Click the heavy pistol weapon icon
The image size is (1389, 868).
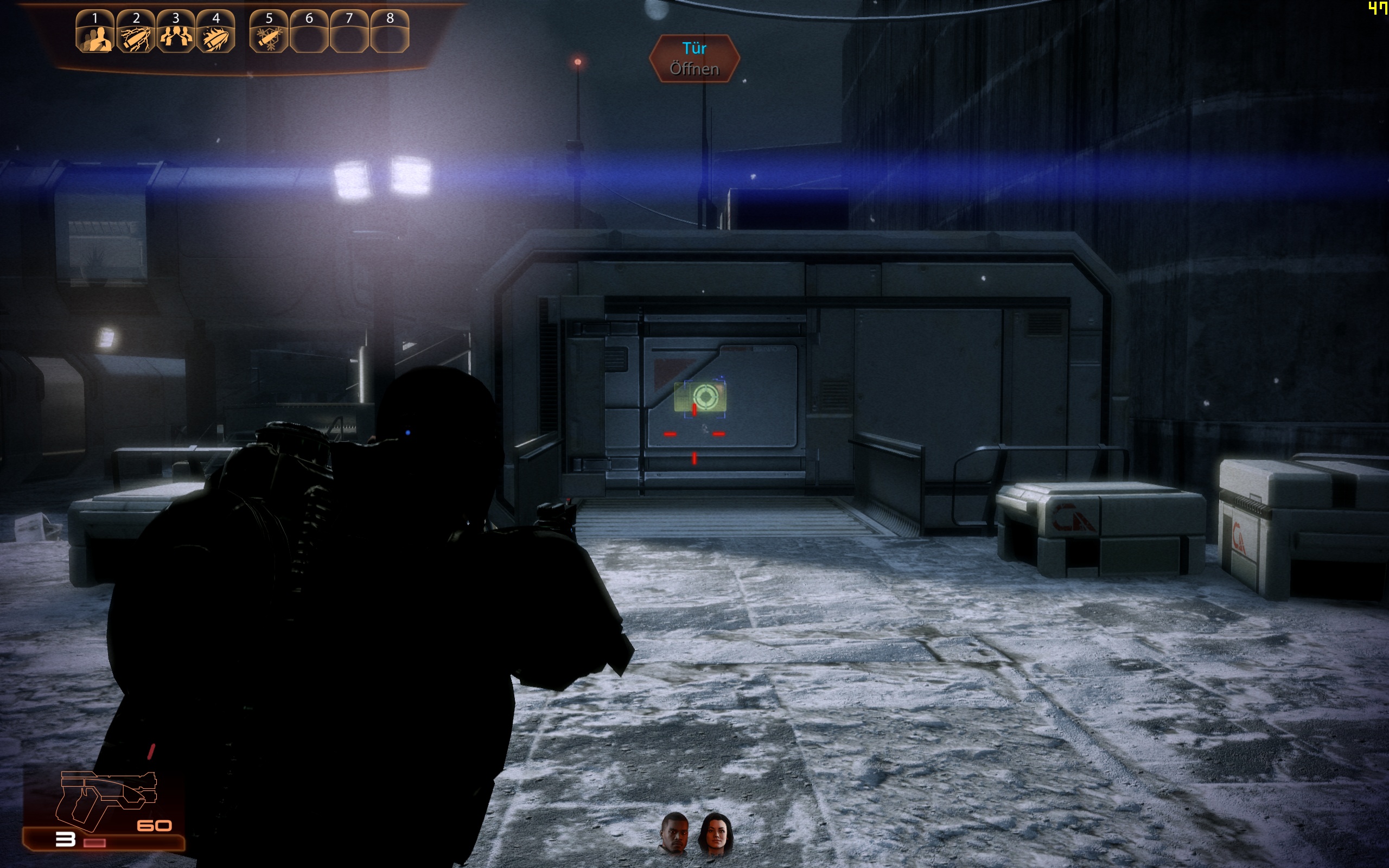(x=106, y=798)
